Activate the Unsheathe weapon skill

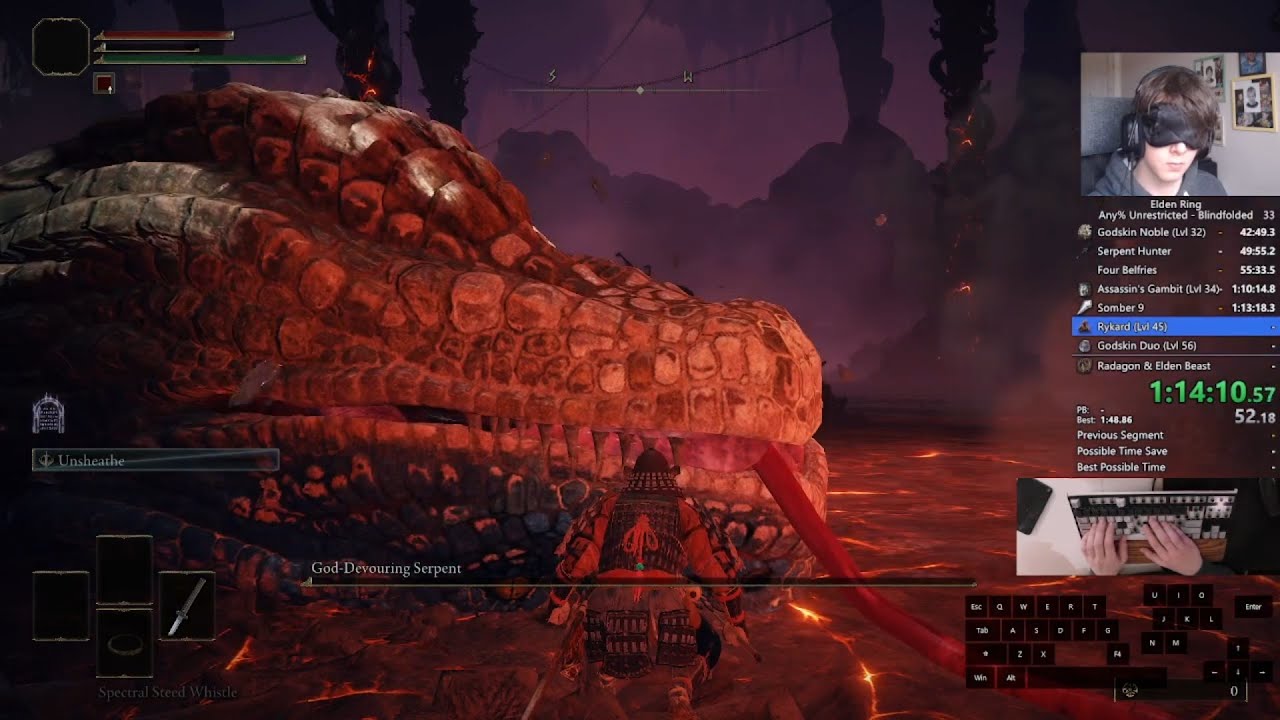155,460
